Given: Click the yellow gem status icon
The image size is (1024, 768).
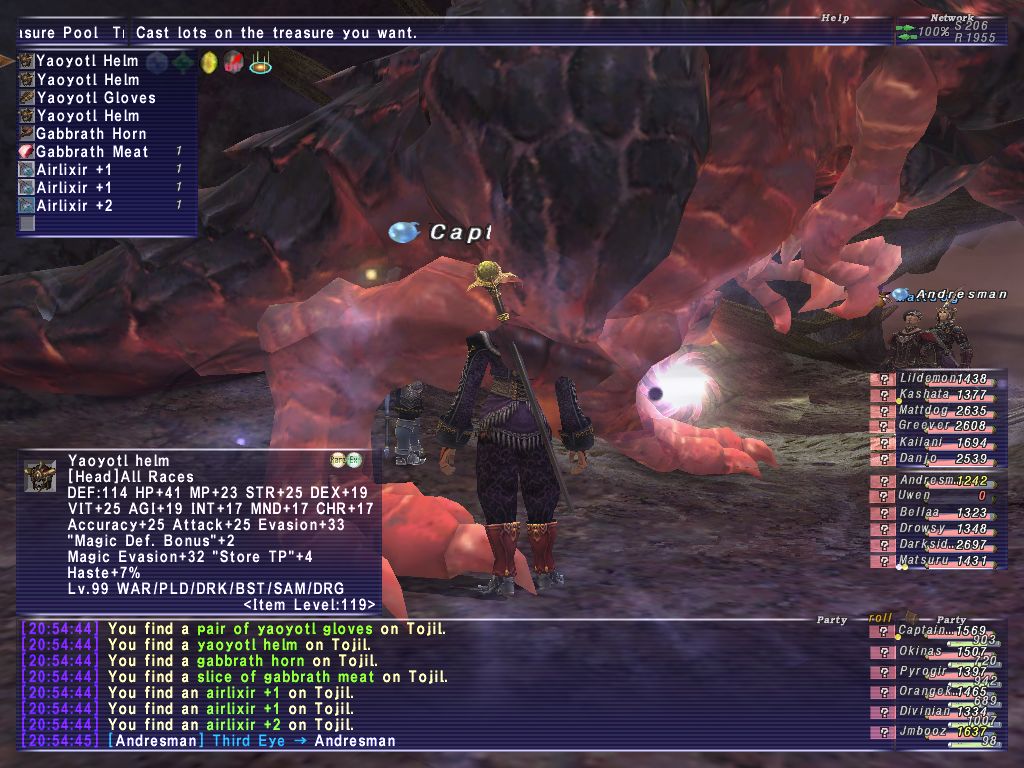Looking at the screenshot, I should pyautogui.click(x=209, y=63).
